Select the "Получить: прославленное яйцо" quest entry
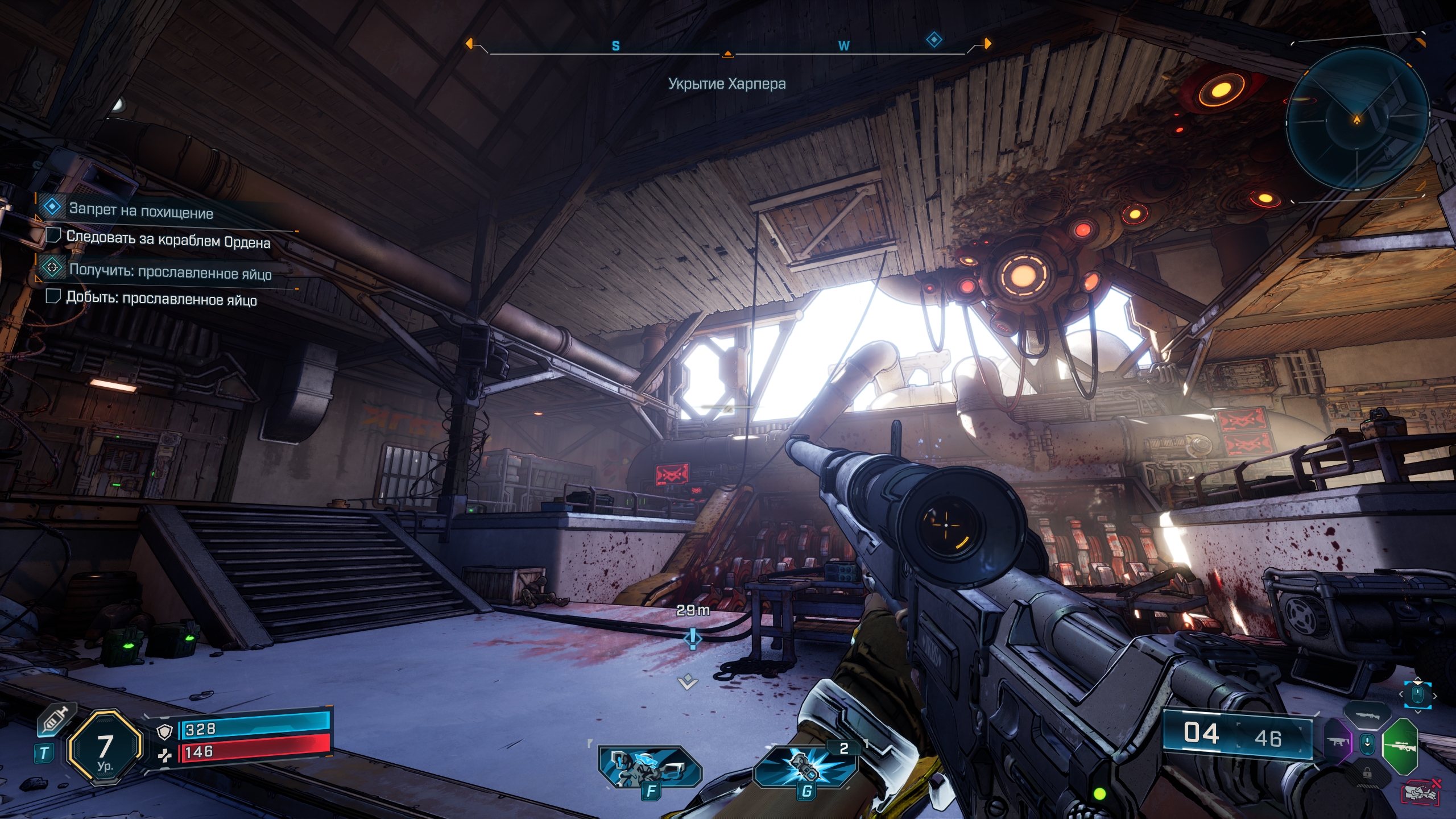 coord(170,271)
